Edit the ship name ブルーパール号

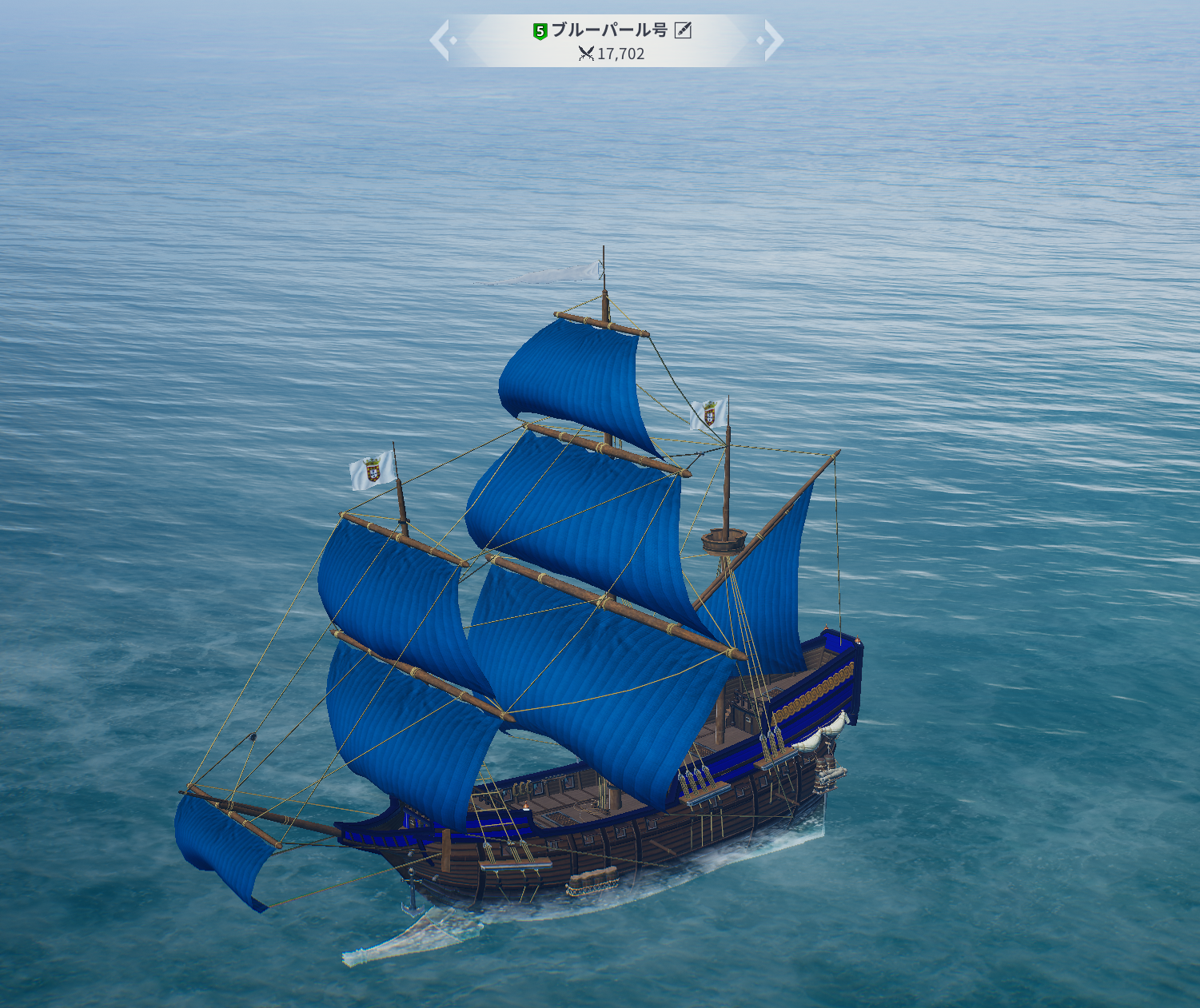pyautogui.click(x=683, y=30)
